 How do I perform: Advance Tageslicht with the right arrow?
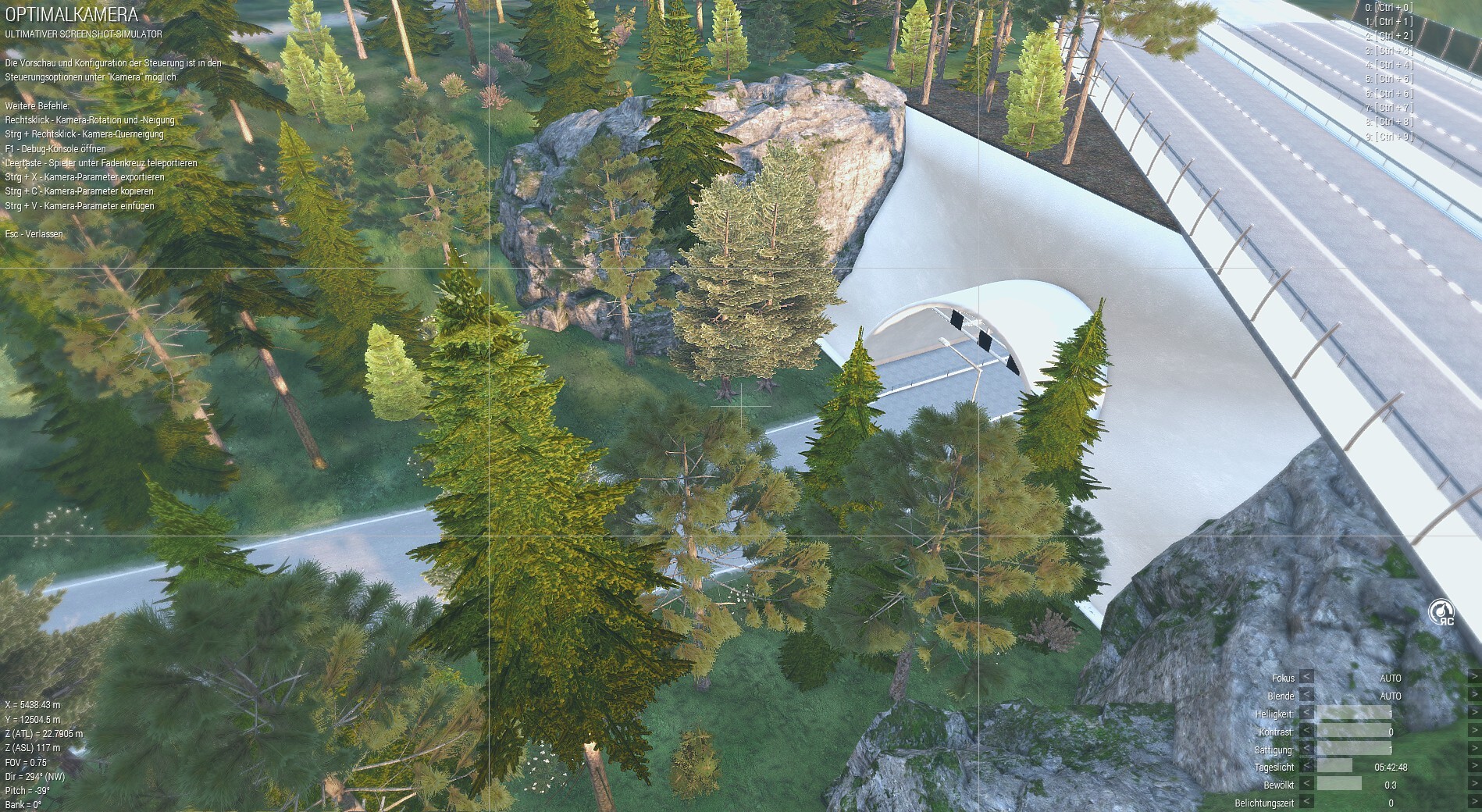pyautogui.click(x=1474, y=767)
